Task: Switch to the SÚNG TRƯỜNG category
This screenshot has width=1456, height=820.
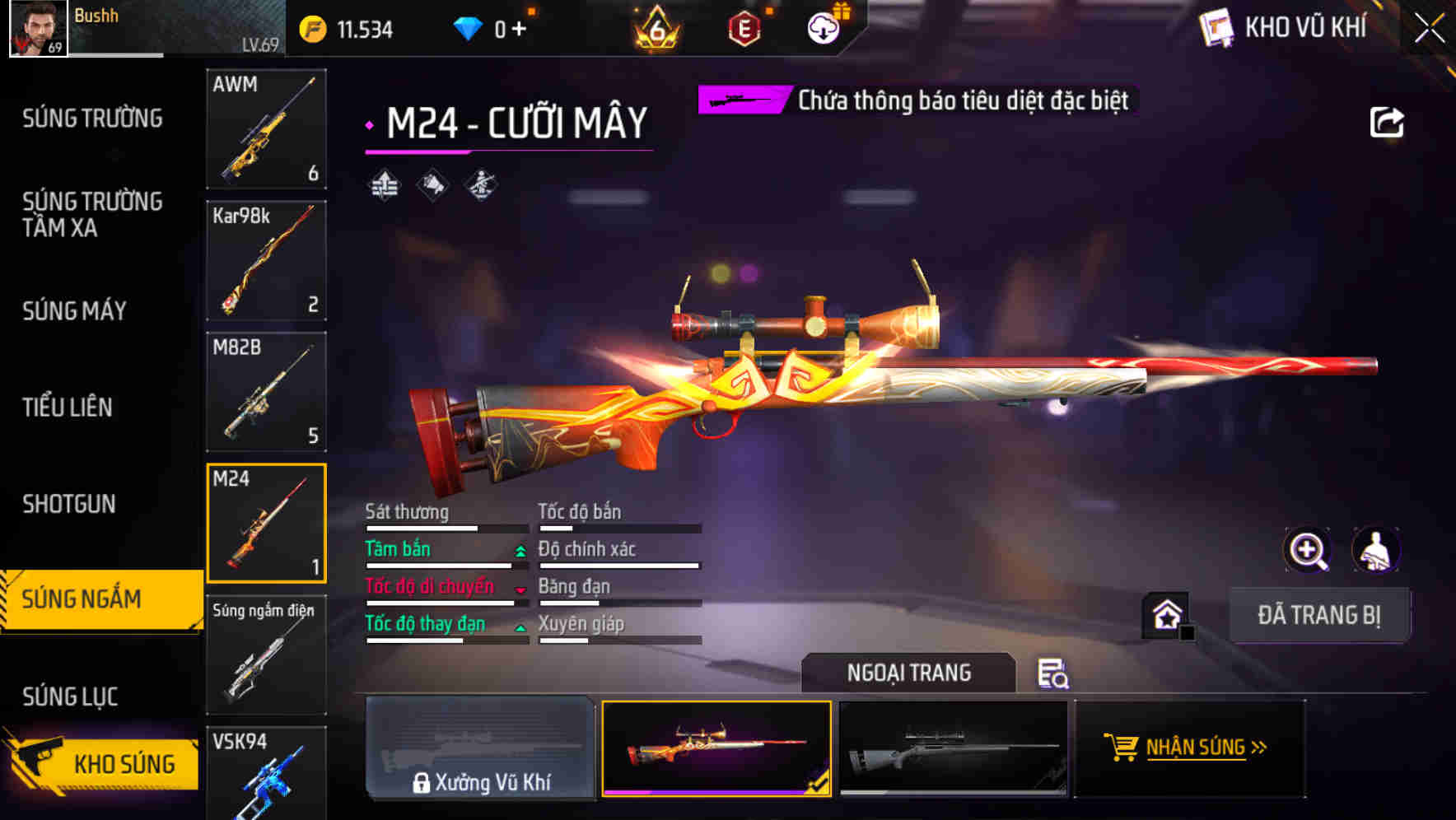Action: [93, 118]
